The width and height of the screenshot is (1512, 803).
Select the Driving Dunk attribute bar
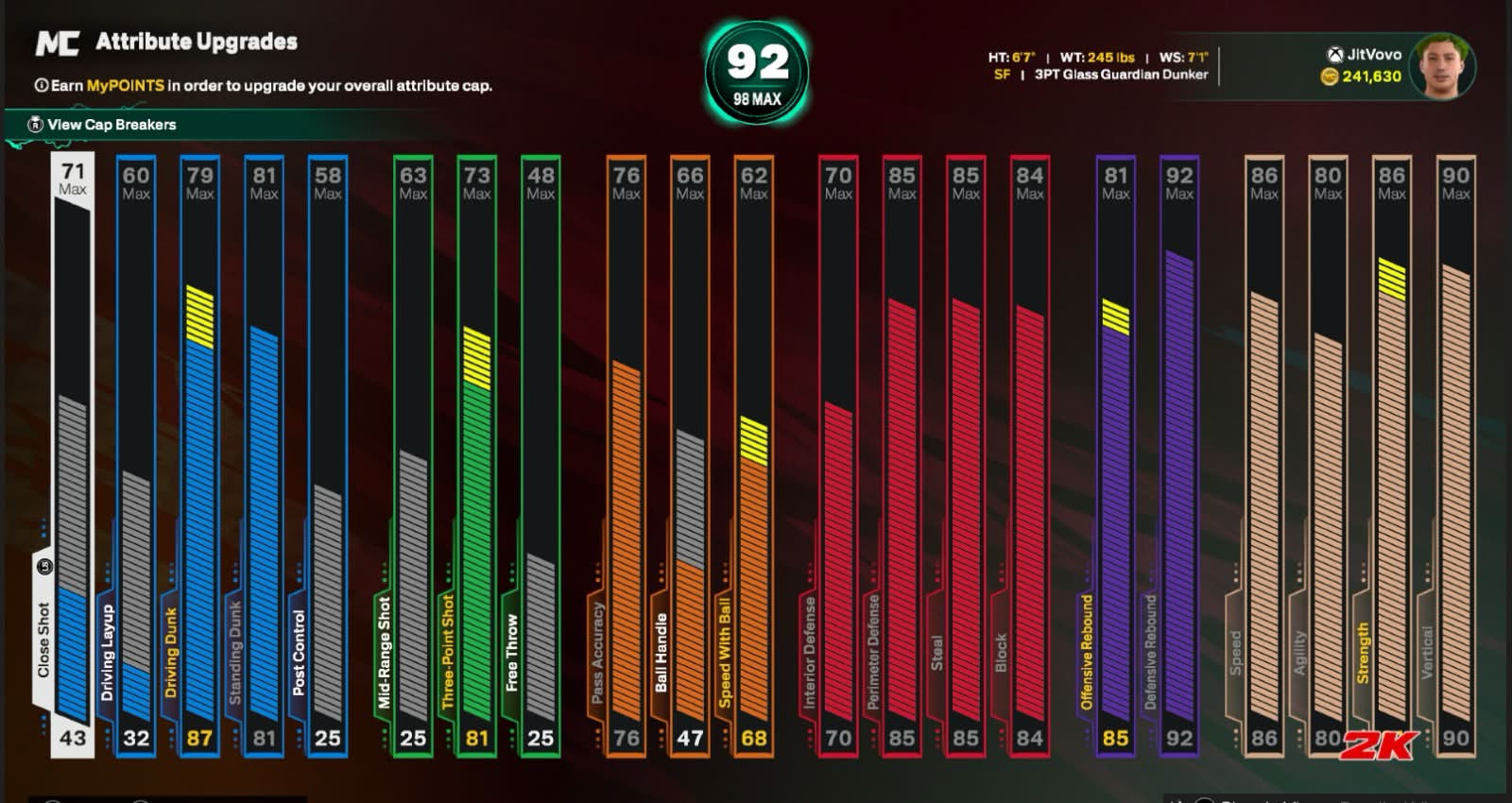tap(199, 453)
